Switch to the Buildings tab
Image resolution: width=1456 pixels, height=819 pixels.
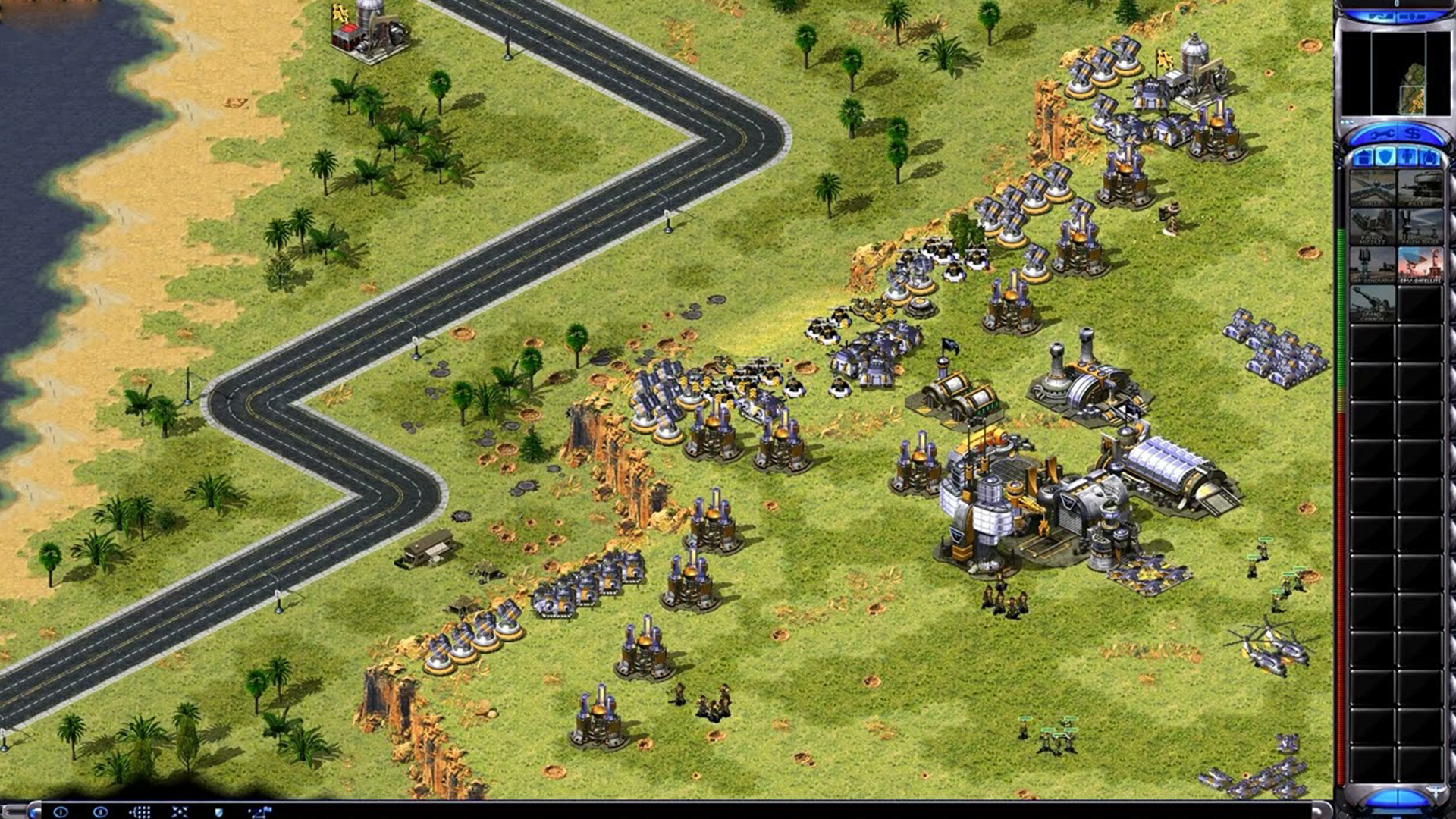(x=1363, y=156)
